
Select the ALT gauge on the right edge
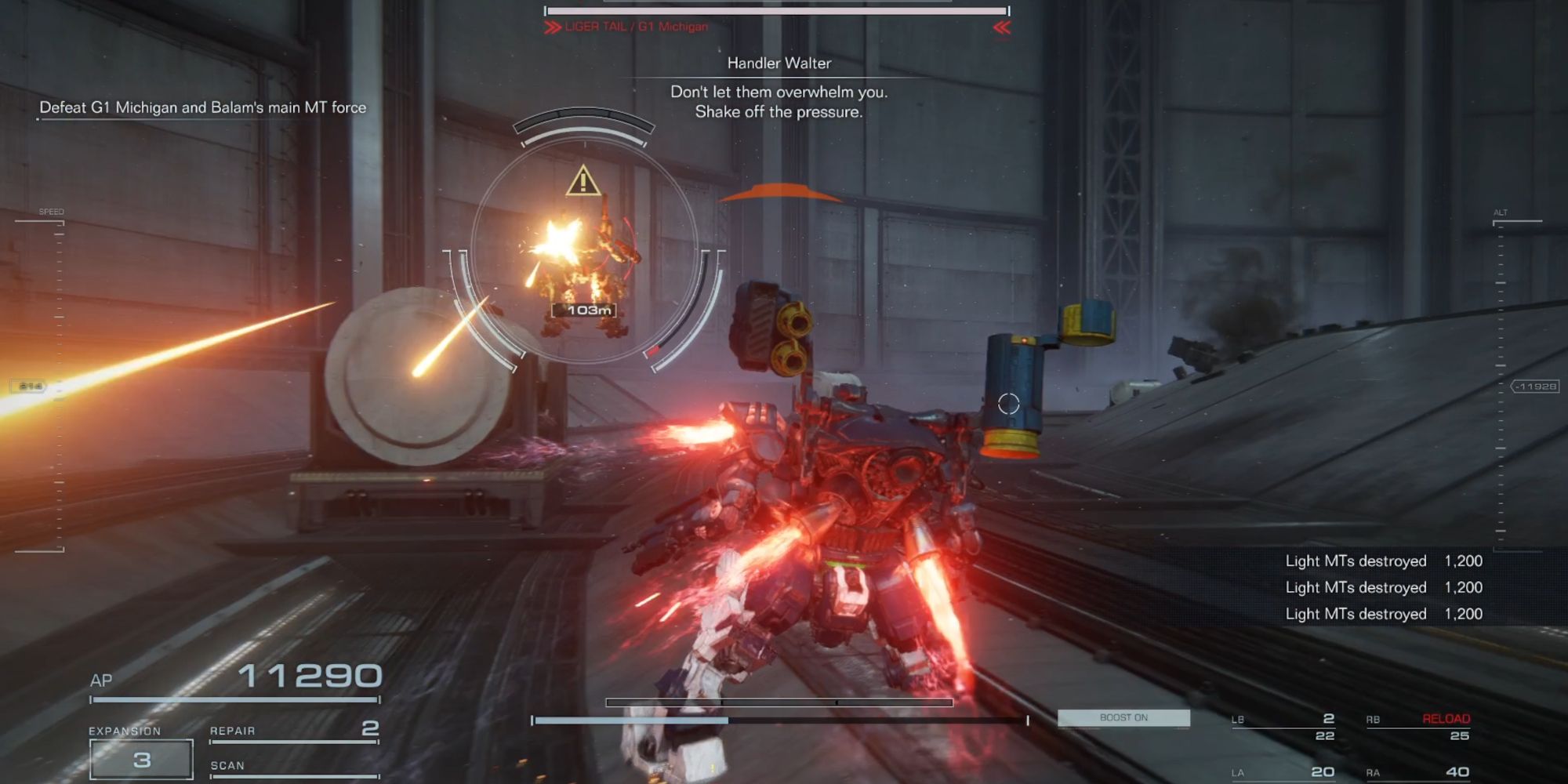click(x=1500, y=212)
